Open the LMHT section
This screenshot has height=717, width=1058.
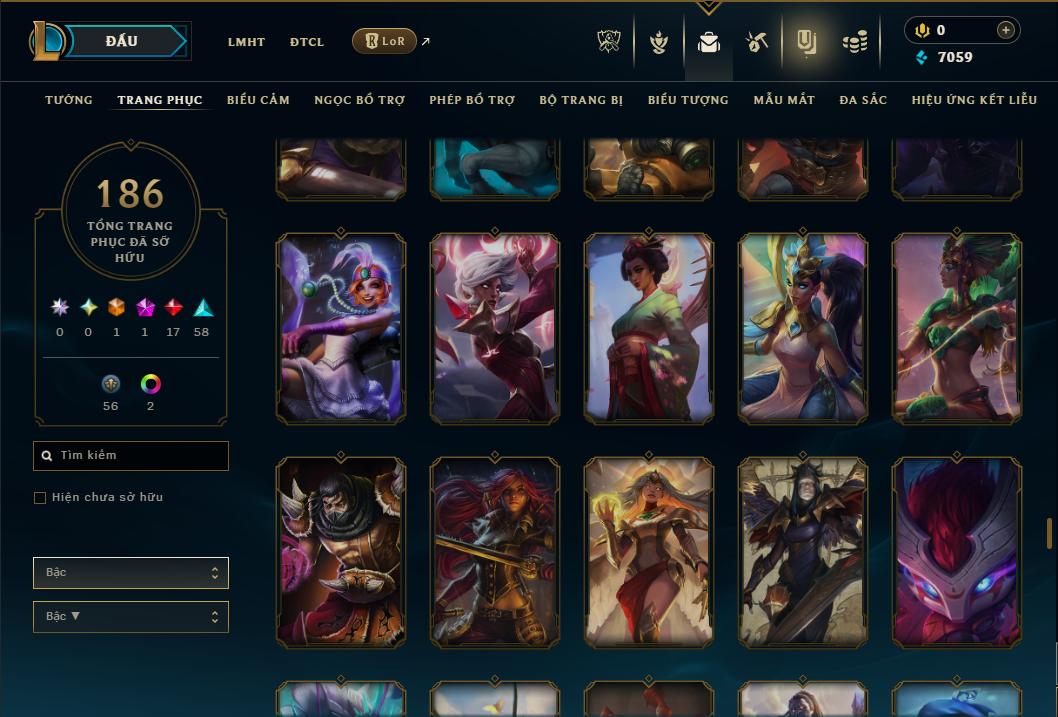click(x=246, y=42)
